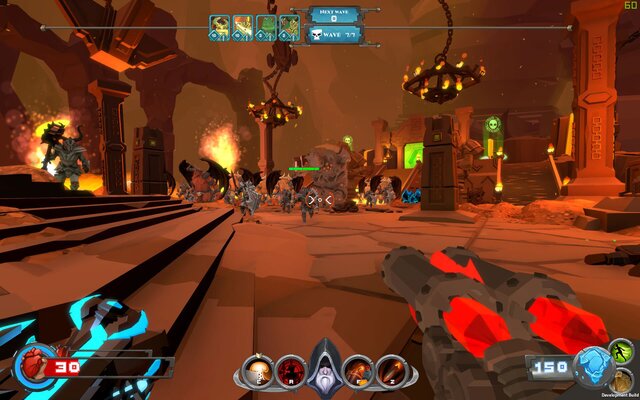640x400 pixels.
Task: Activate the dark red ability with R label
Action: (x=291, y=371)
